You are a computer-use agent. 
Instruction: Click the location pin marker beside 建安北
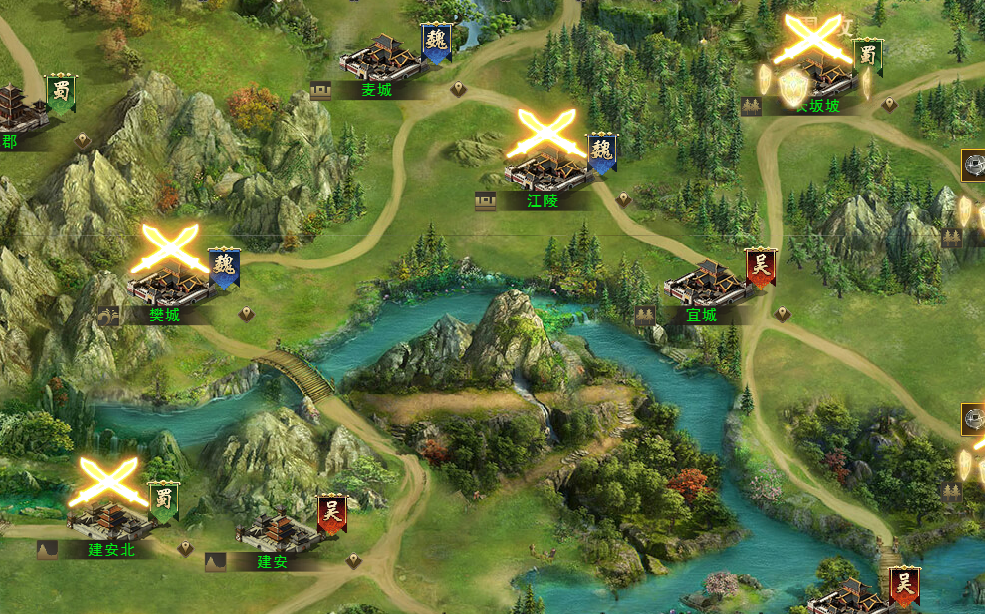[x=185, y=548]
